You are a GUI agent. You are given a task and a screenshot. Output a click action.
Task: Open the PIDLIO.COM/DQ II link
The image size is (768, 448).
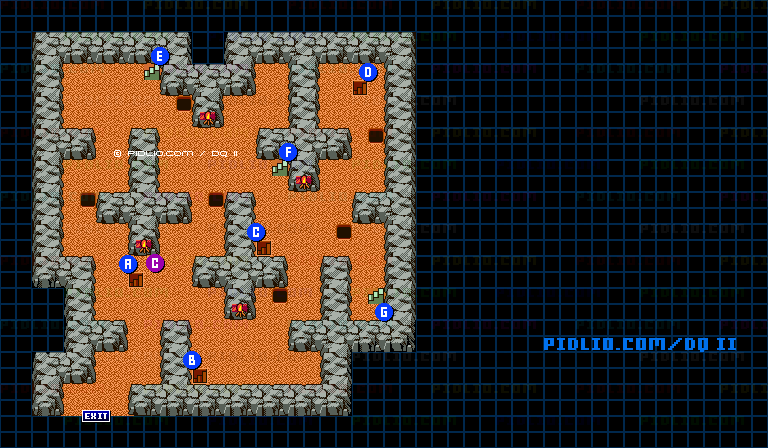pos(640,344)
